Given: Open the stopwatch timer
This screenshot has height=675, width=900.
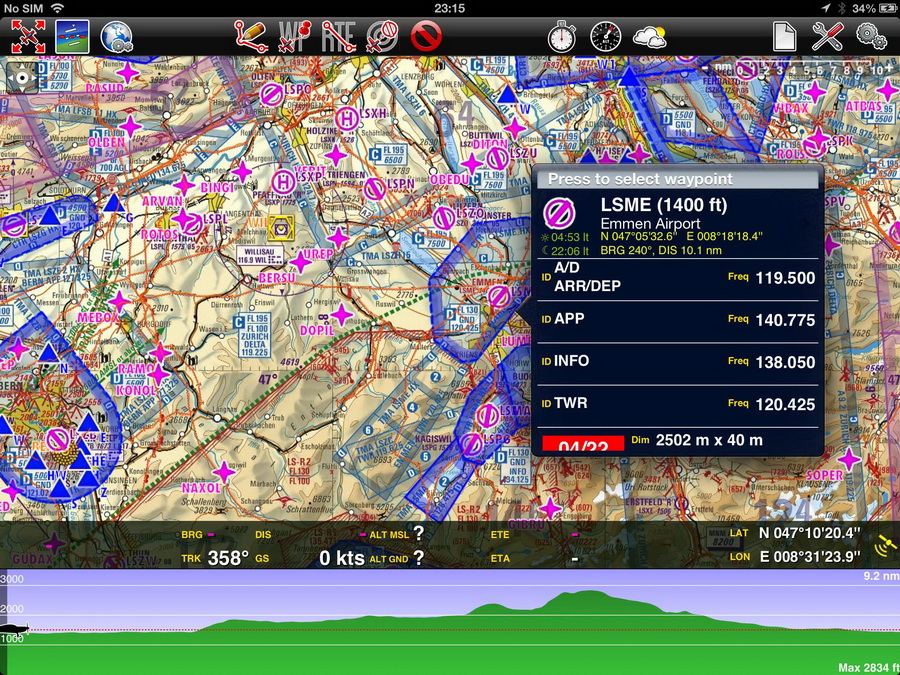Looking at the screenshot, I should 562,37.
